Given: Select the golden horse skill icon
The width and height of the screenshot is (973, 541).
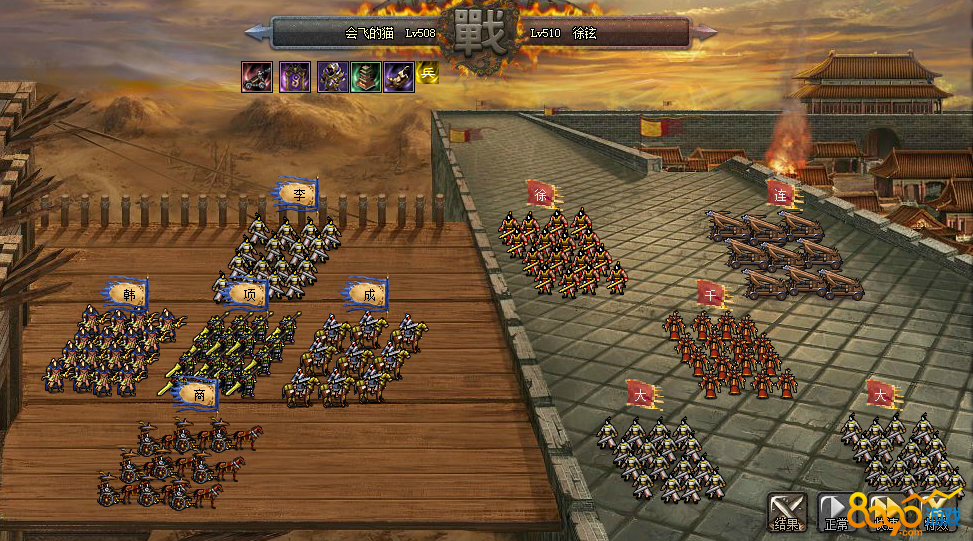Looking at the screenshot, I should [x=398, y=77].
